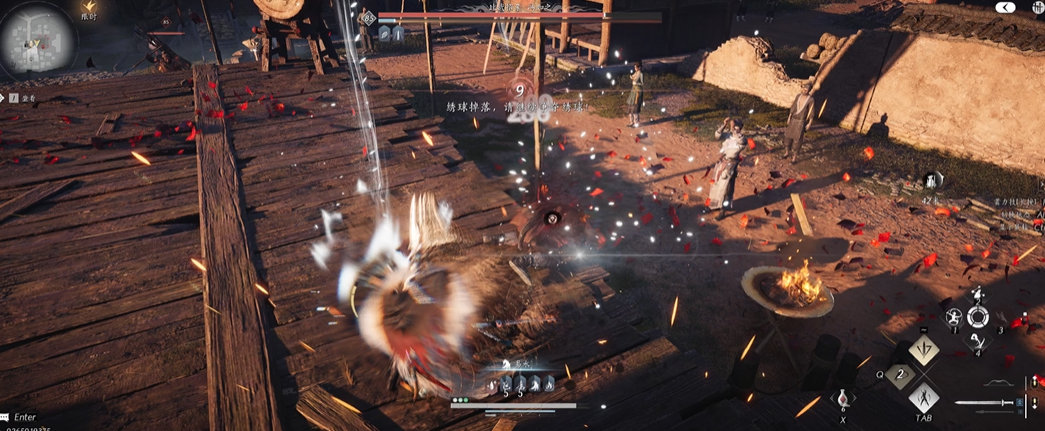The image size is (1045, 431).
Task: Open the circular minimap
Action: (37, 40)
